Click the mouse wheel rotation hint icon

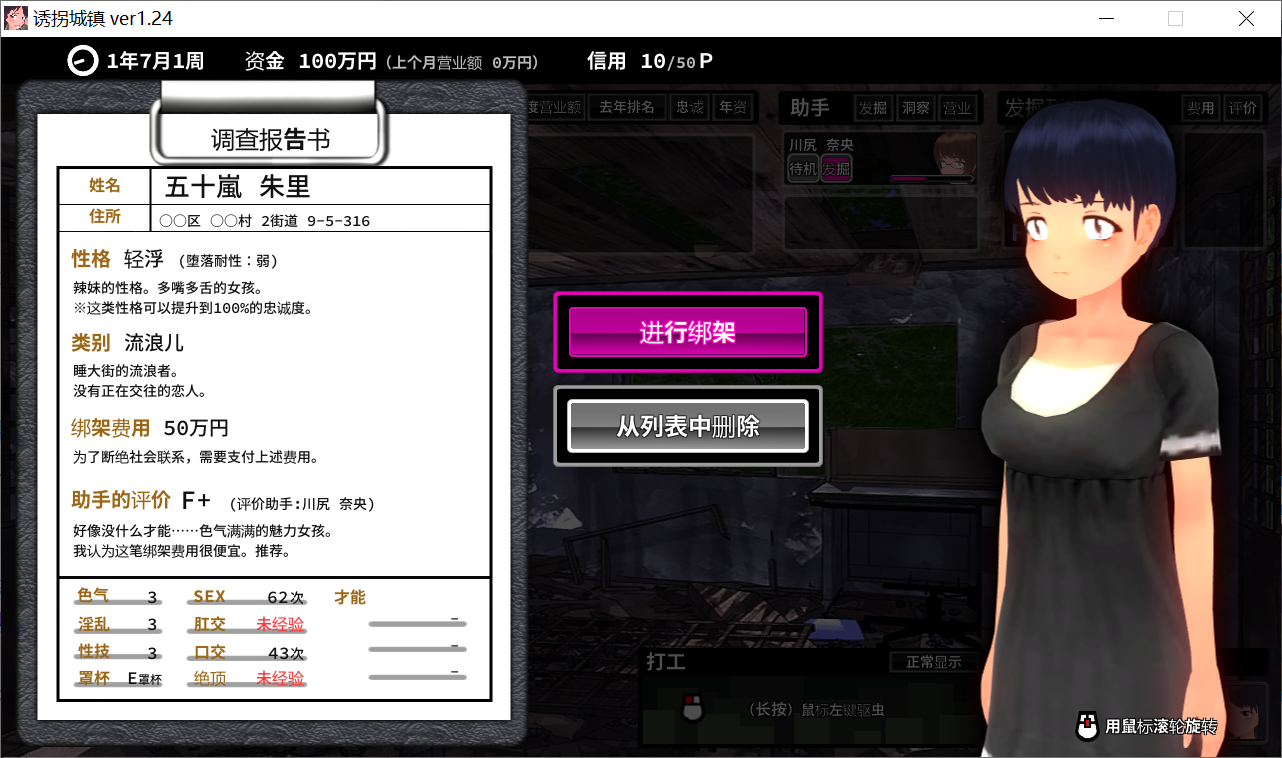1088,725
